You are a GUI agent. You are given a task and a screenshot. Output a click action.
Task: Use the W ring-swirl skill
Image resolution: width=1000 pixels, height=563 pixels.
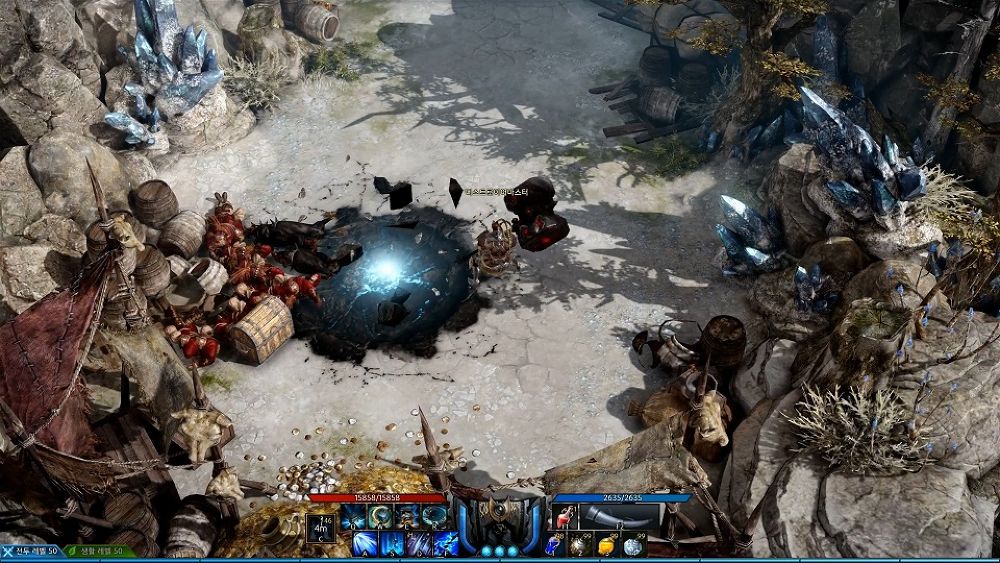click(380, 517)
